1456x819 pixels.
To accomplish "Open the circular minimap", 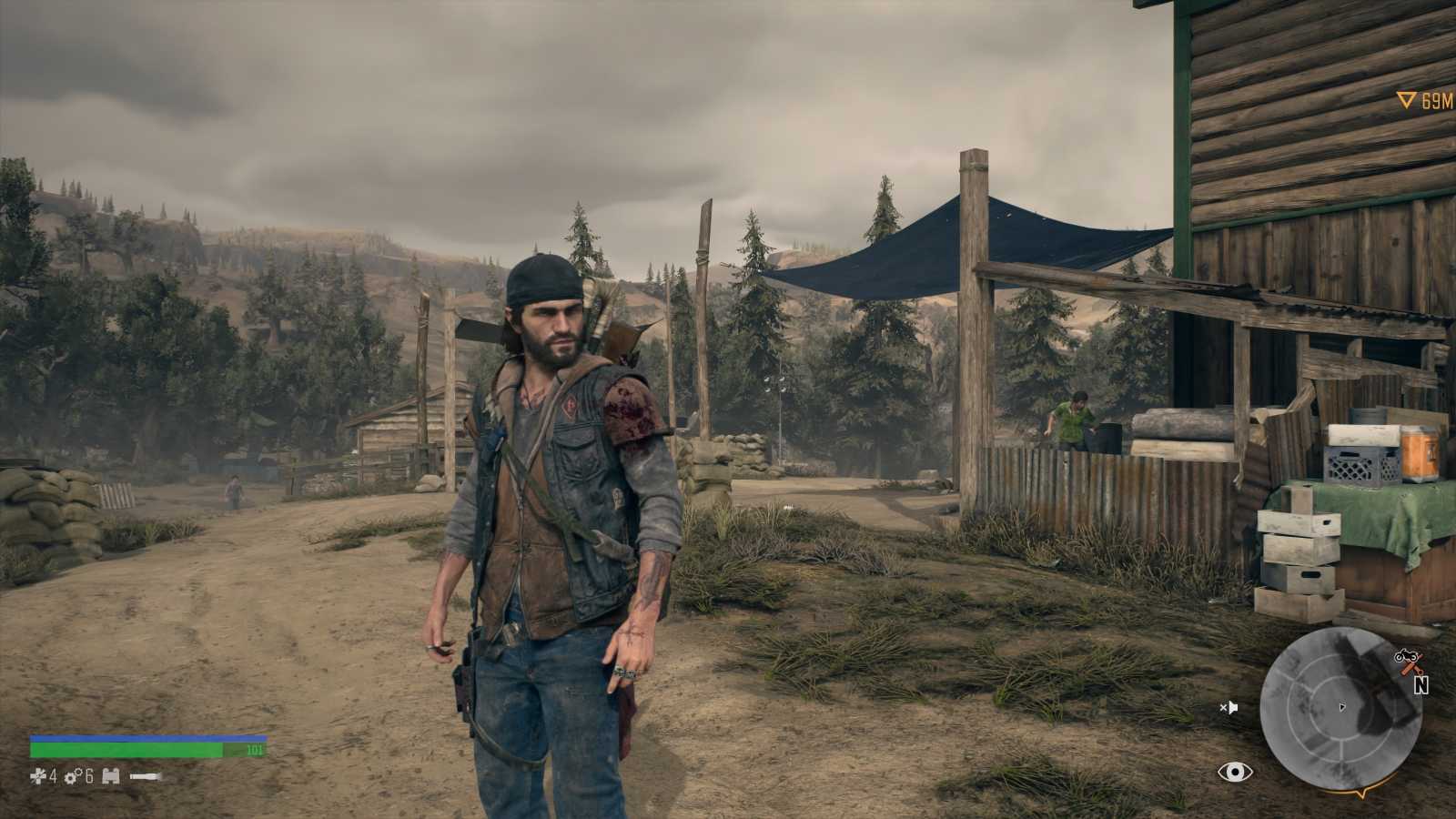I will tap(1341, 707).
